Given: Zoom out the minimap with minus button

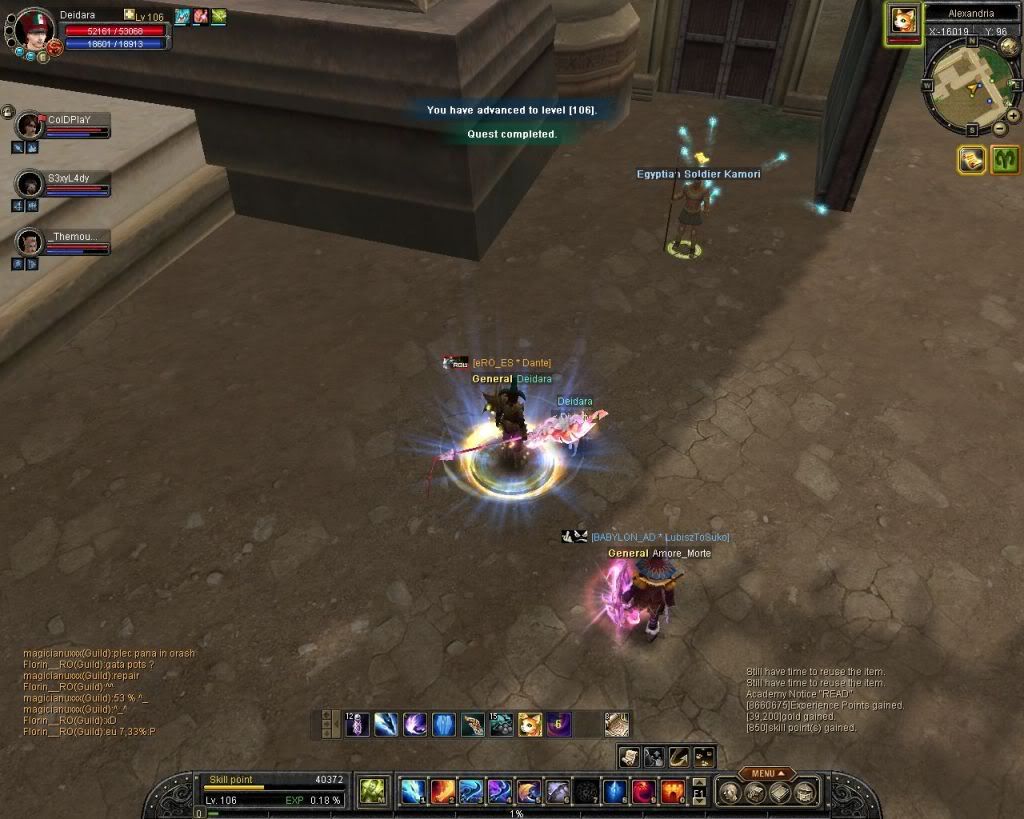Looking at the screenshot, I should coord(1000,128).
